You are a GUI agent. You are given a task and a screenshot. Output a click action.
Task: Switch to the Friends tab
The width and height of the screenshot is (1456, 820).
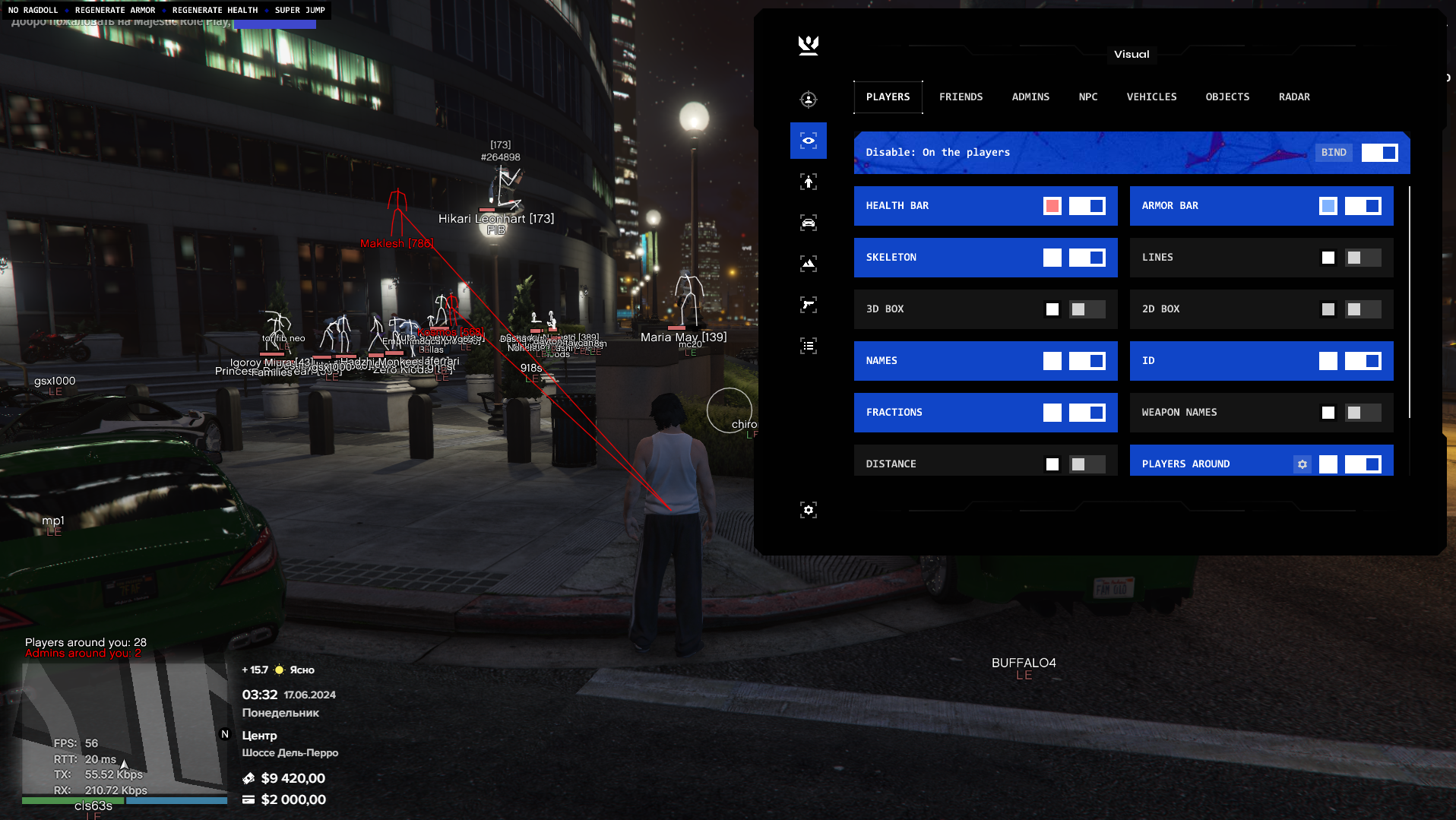tap(961, 97)
